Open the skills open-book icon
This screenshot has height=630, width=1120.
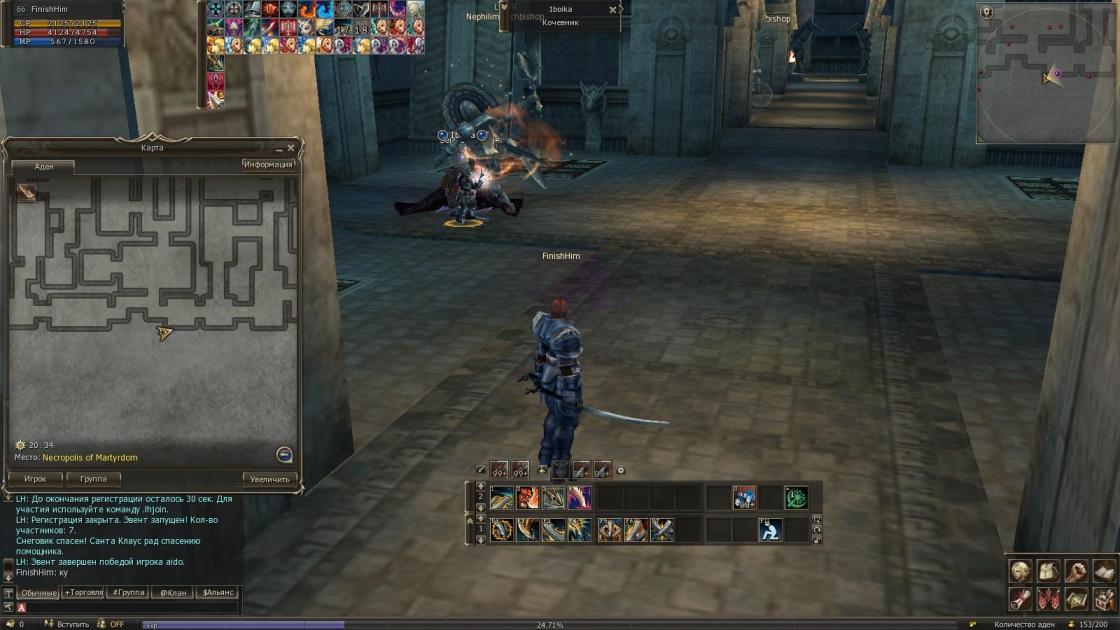[1104, 571]
